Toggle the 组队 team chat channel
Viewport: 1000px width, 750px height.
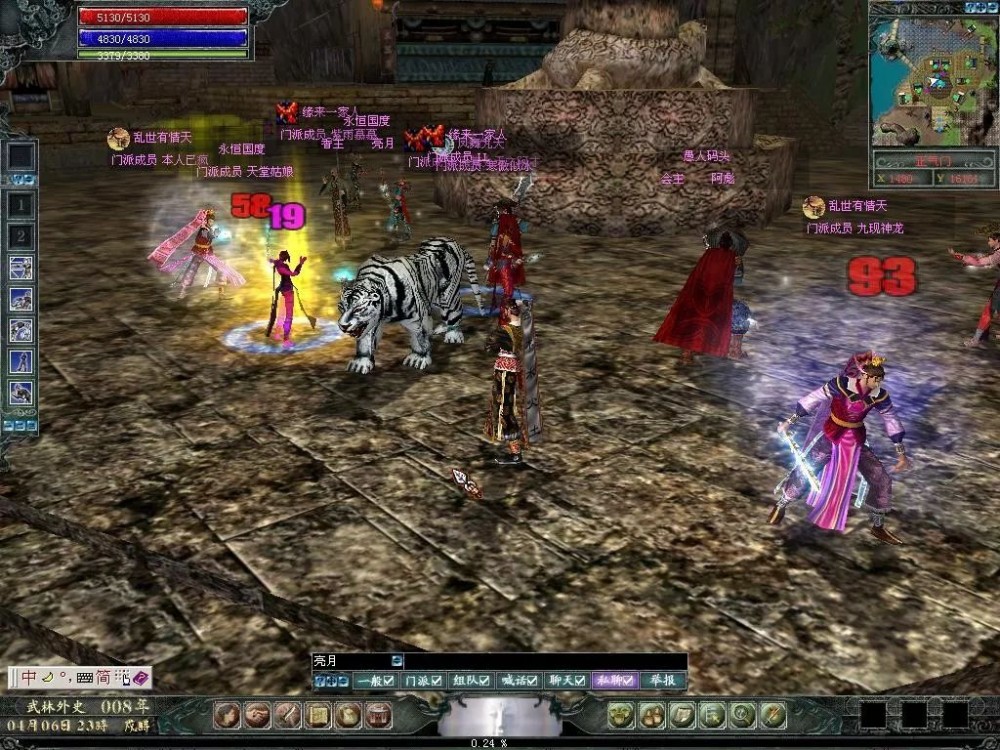tap(471, 681)
